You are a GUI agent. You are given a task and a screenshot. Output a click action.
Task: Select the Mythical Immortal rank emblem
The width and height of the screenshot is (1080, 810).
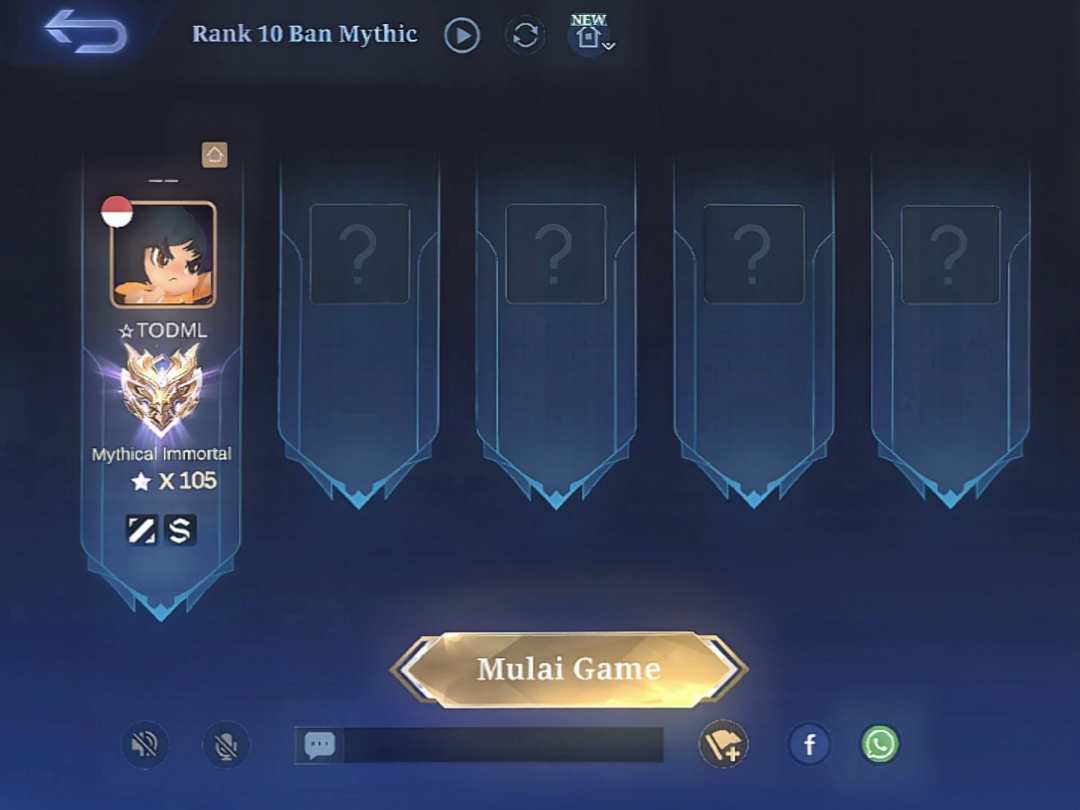[x=161, y=392]
